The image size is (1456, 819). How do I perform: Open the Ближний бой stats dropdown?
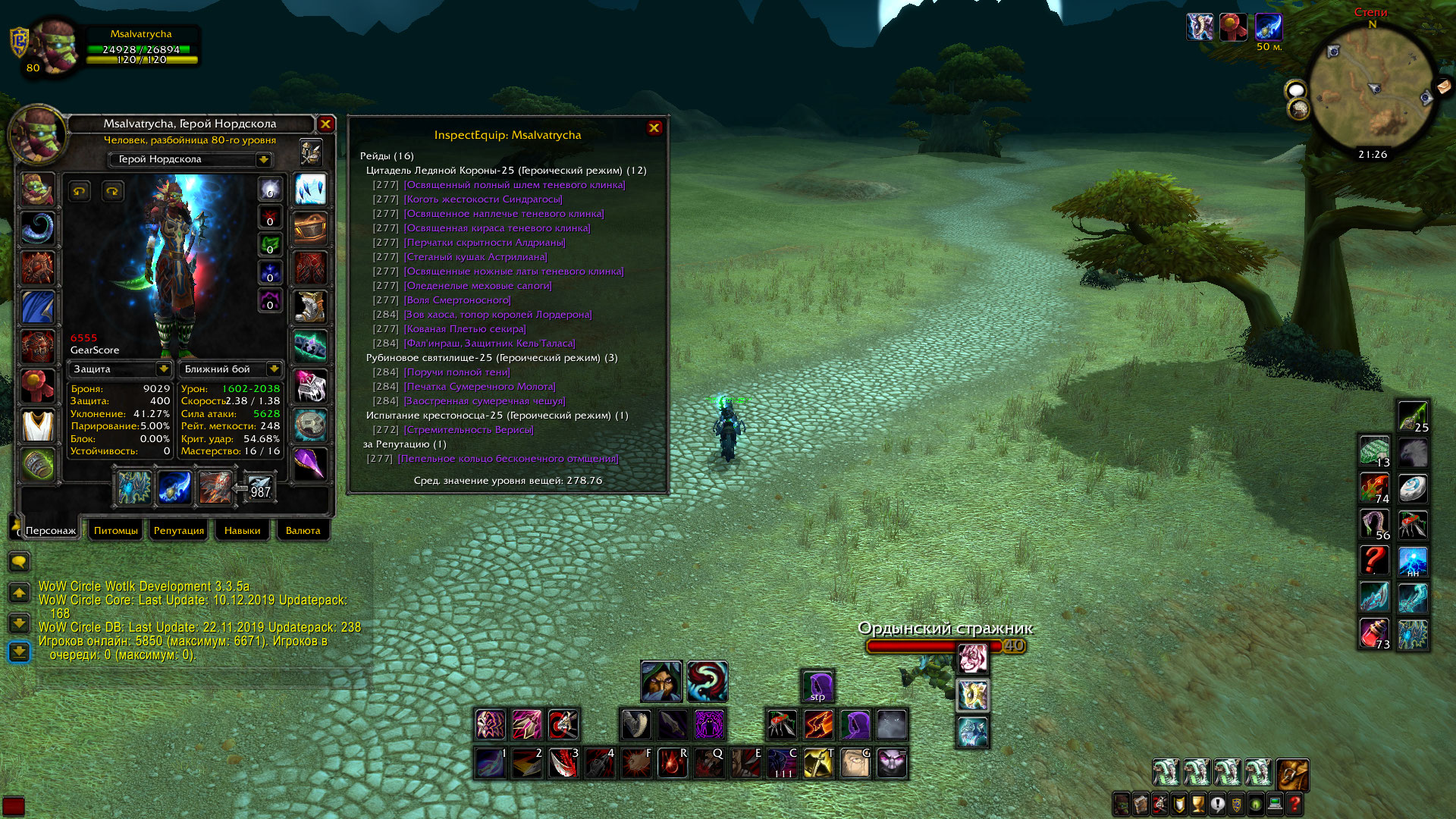pyautogui.click(x=273, y=369)
